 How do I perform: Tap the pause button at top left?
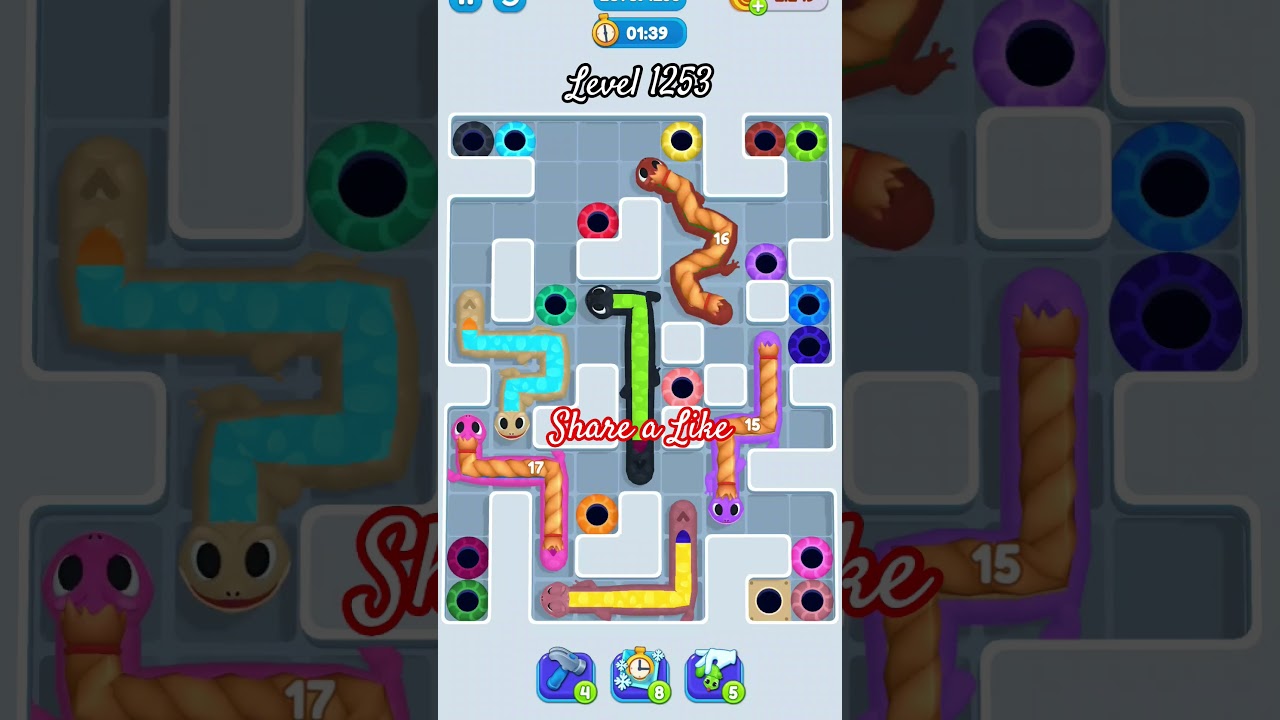[464, 5]
